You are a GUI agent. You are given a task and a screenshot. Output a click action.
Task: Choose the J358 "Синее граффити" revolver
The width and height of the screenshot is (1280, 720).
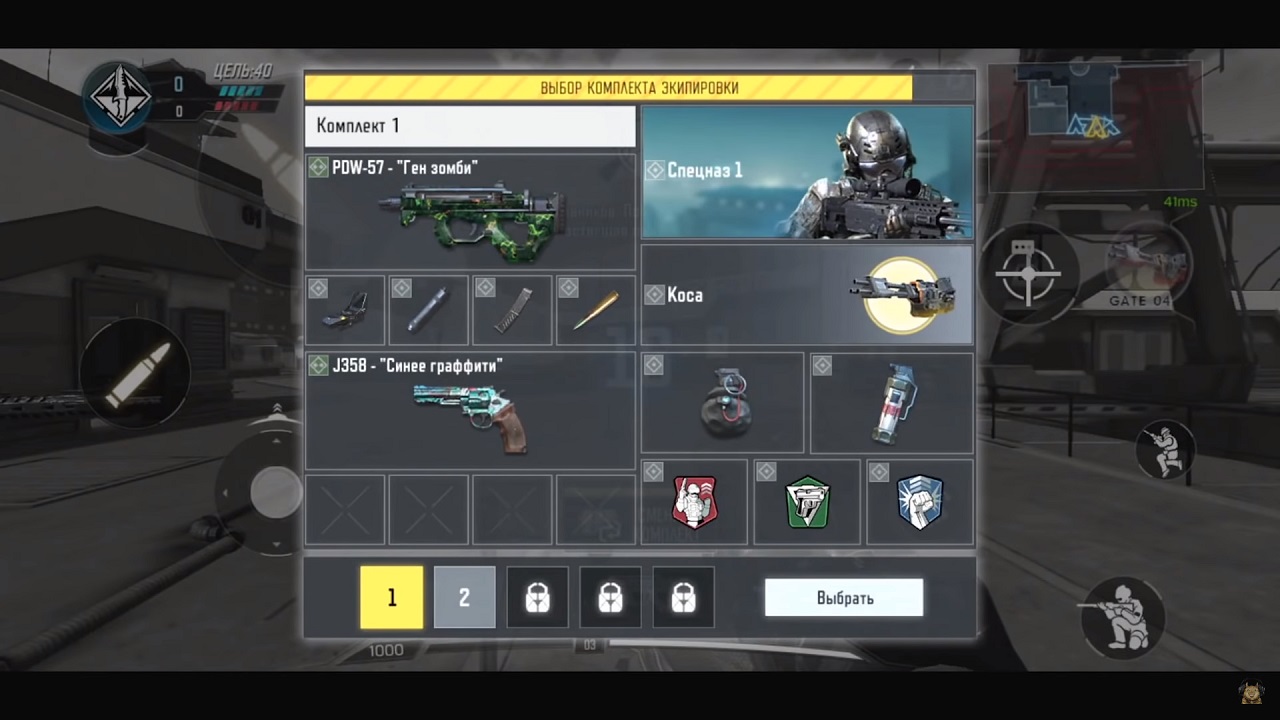pos(469,410)
